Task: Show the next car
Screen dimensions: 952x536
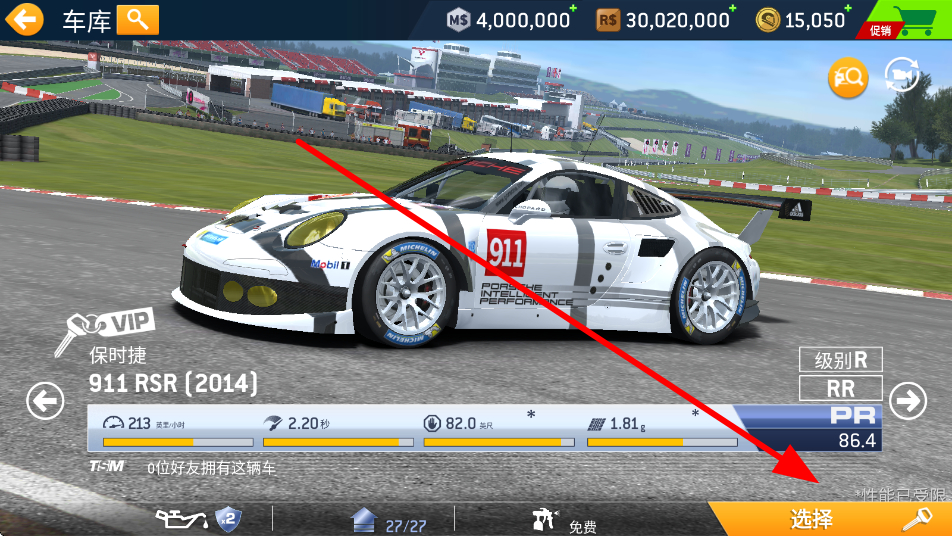Action: click(x=908, y=401)
